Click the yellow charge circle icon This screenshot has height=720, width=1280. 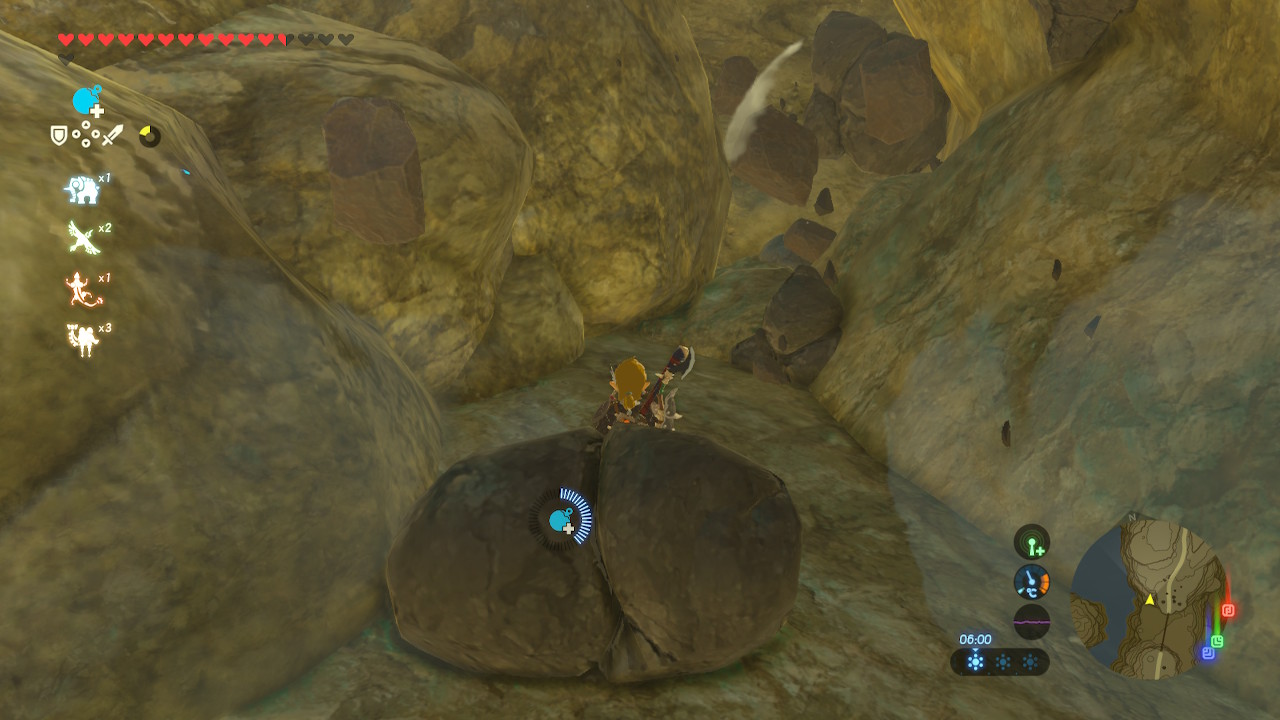(149, 135)
